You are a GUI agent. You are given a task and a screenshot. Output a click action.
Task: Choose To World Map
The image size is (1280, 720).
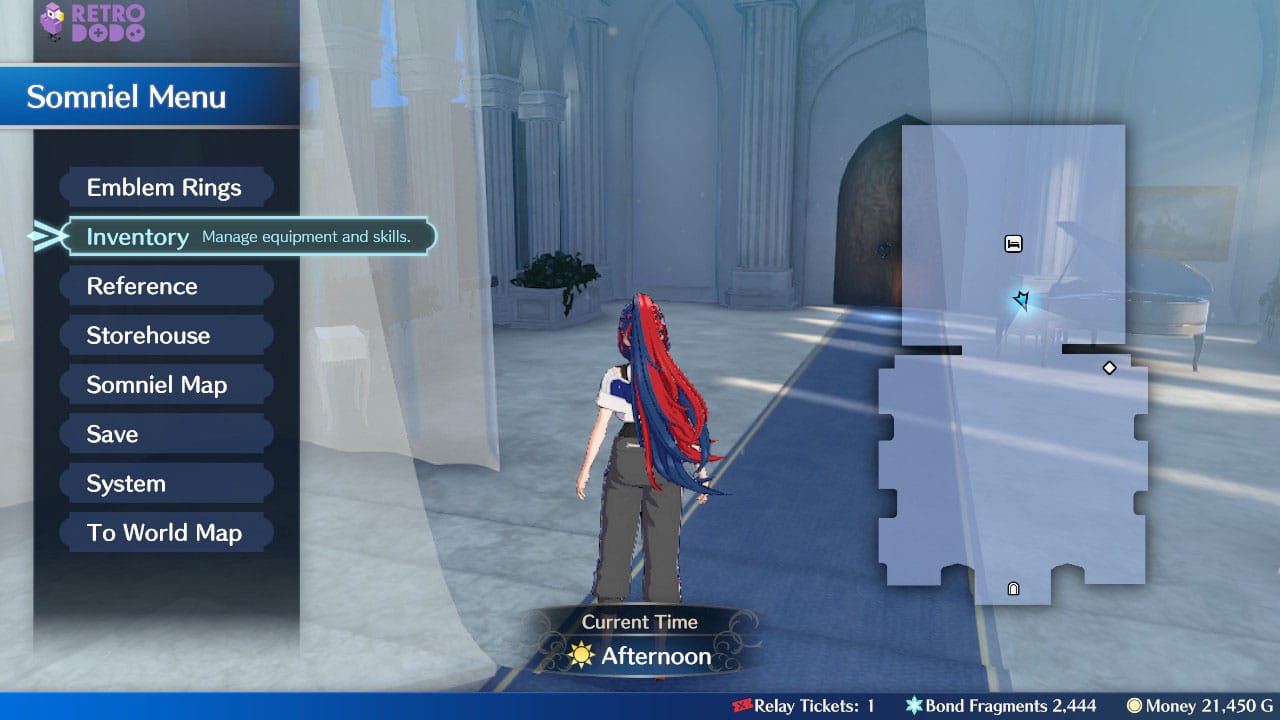click(166, 532)
